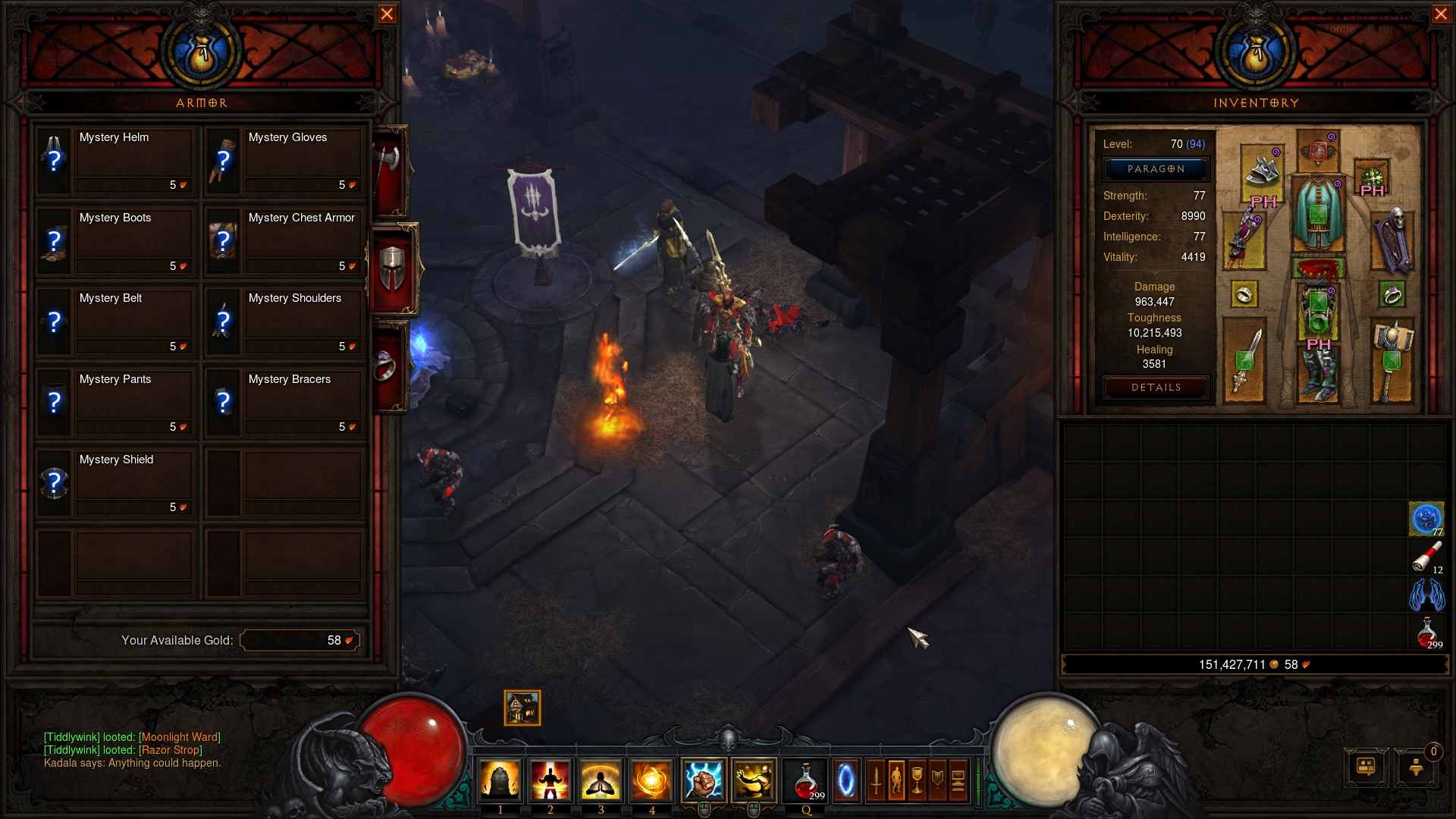Activate the town portal icon
Viewport: 1456px width, 819px height.
846,781
